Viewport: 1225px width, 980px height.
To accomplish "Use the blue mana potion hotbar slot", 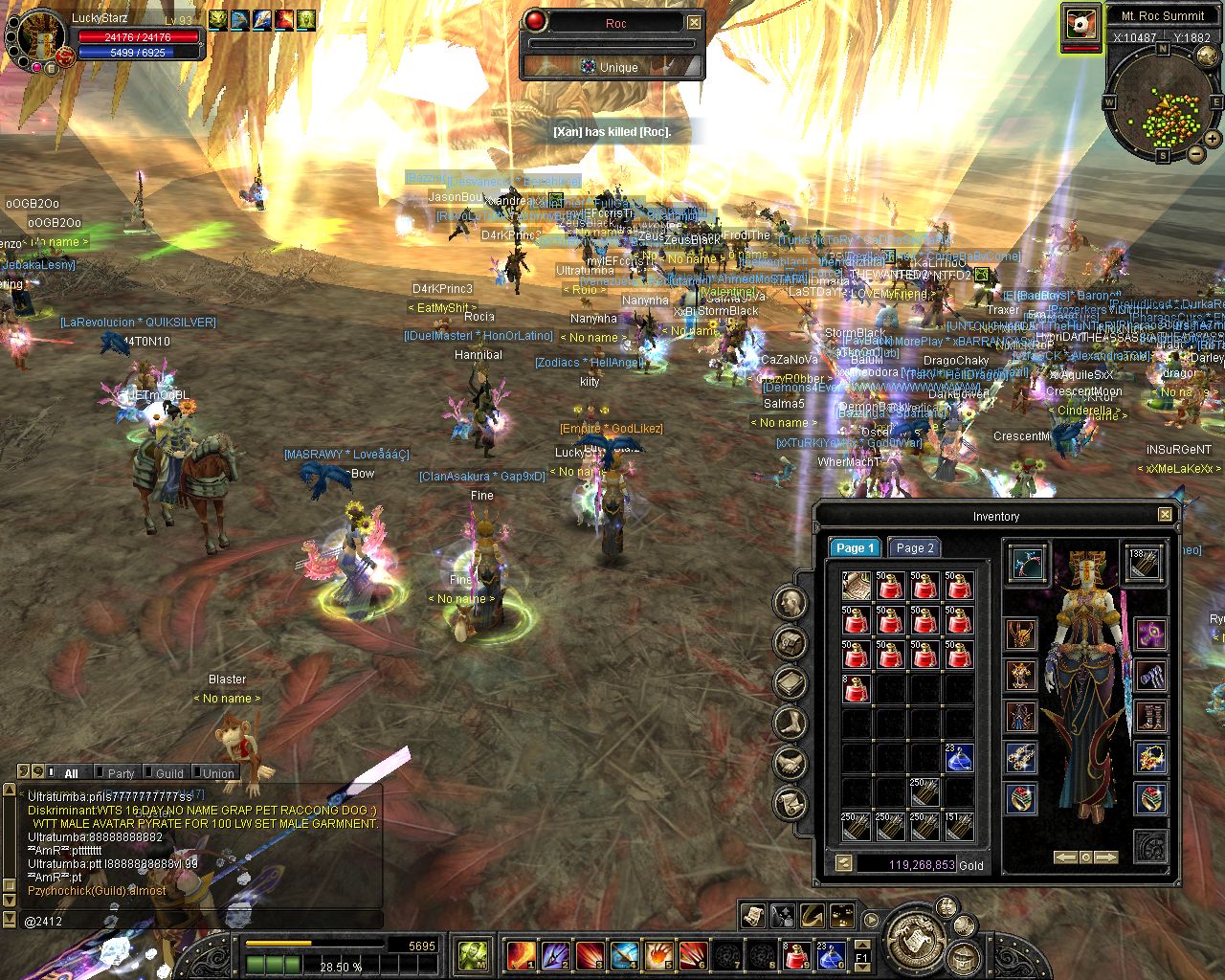I will [829, 954].
